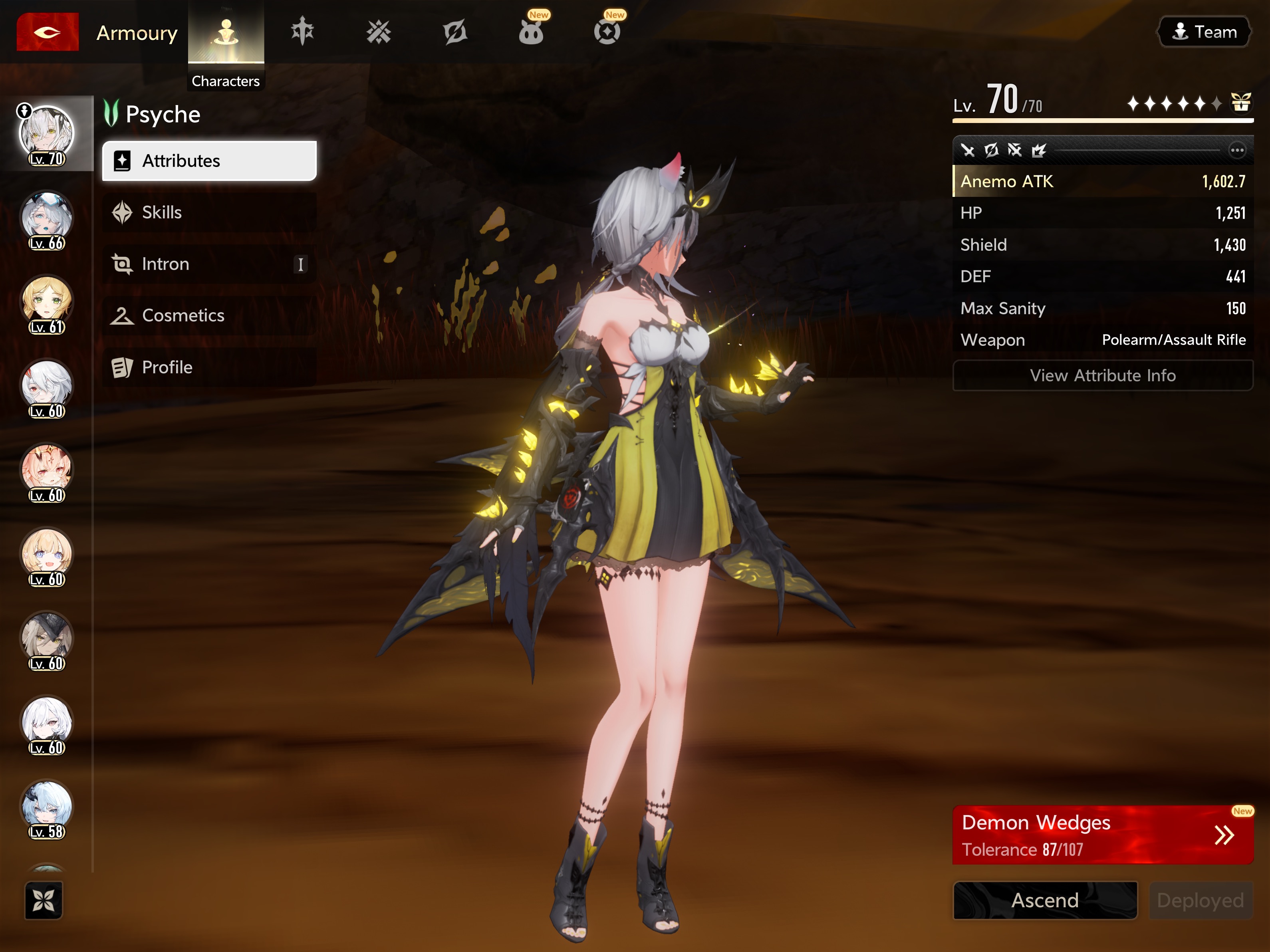Open the Demon Wedges panel
Viewport: 1270px width, 952px height.
pyautogui.click(x=1102, y=834)
